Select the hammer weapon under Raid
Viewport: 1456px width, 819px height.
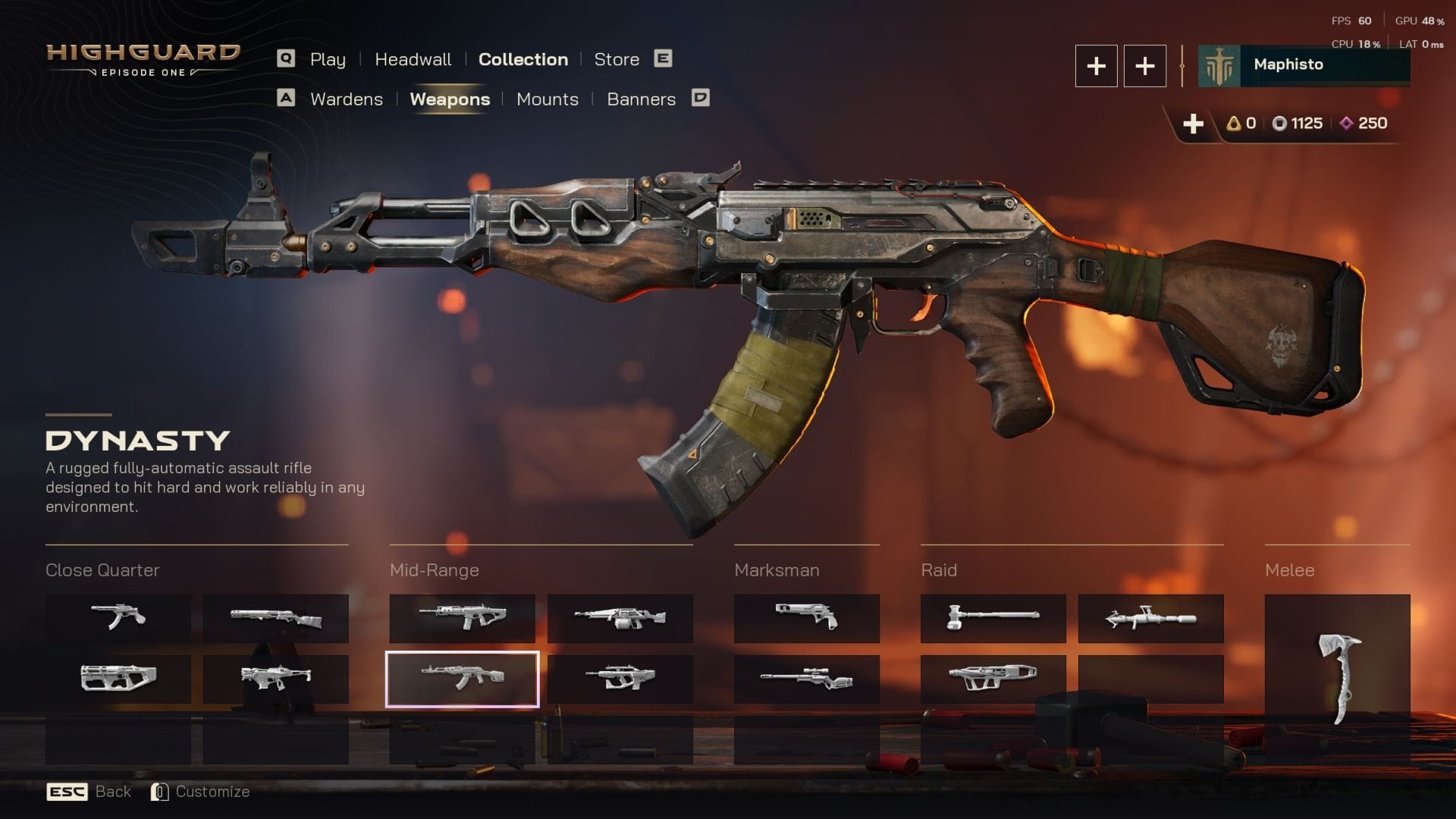click(993, 620)
